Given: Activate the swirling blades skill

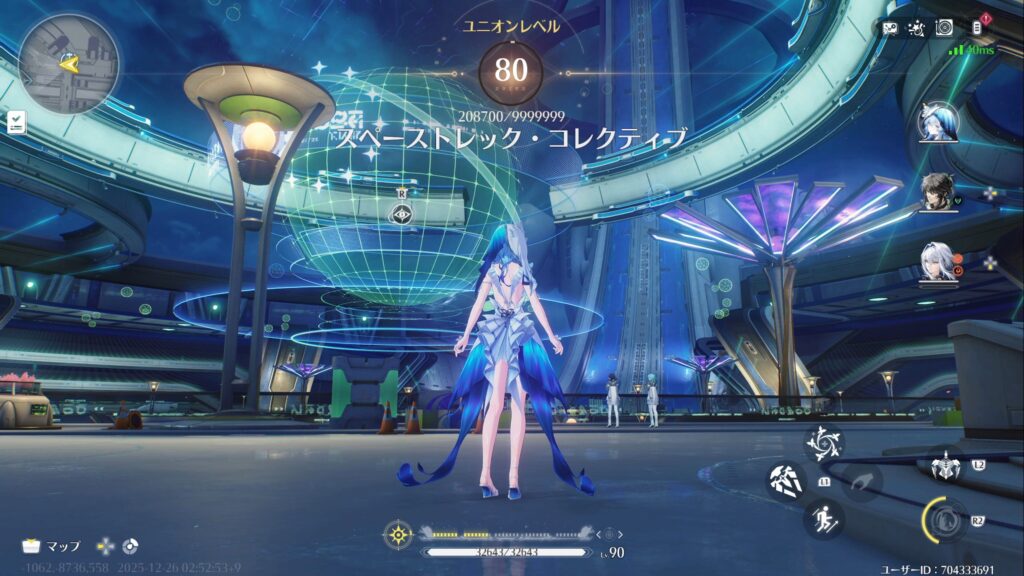Looking at the screenshot, I should point(824,443).
